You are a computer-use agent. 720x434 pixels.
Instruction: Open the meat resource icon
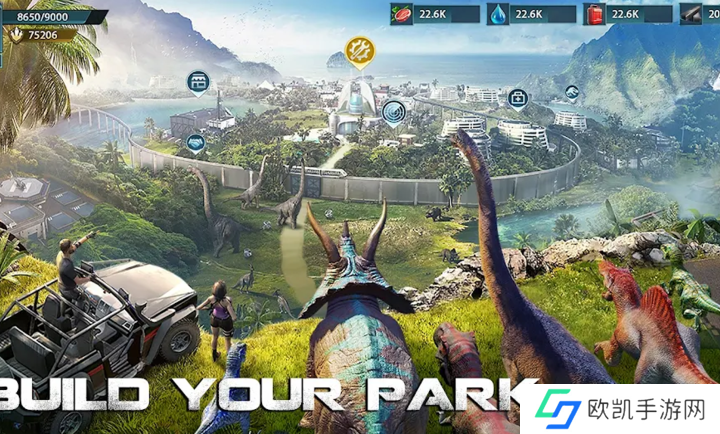click(403, 14)
